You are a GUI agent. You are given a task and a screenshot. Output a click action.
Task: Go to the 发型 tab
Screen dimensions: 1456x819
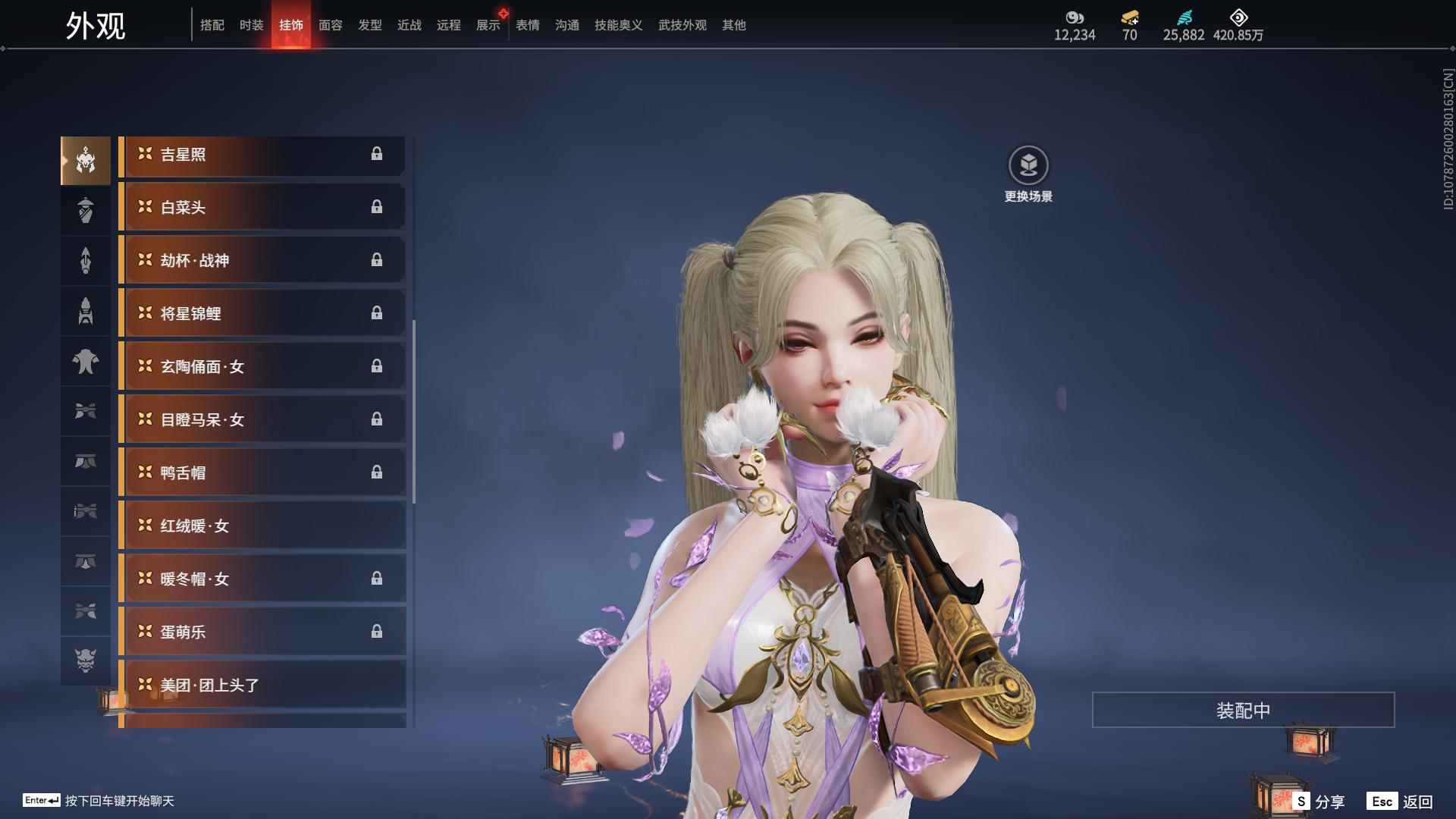369,25
